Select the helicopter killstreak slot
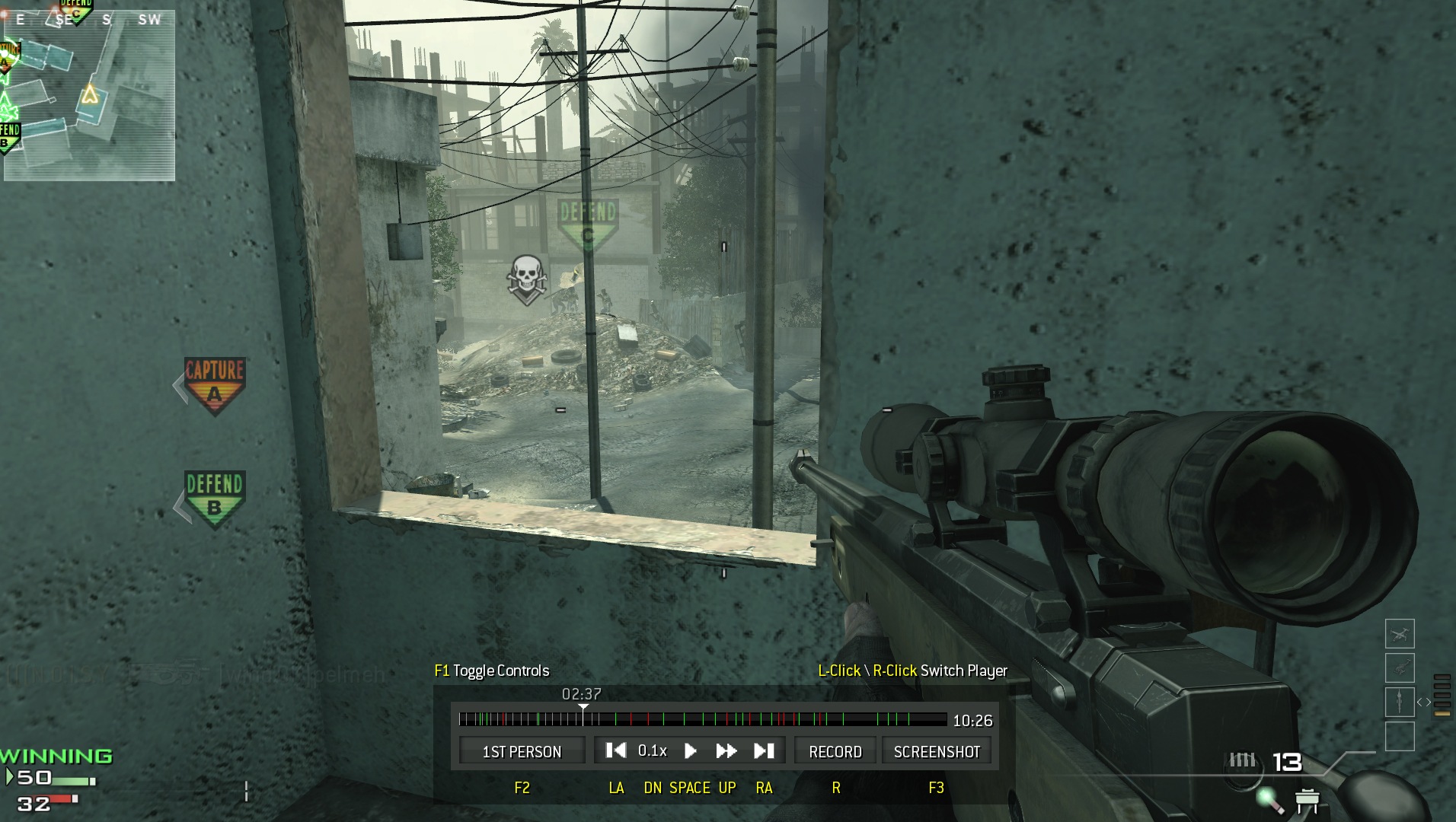 tap(1400, 667)
